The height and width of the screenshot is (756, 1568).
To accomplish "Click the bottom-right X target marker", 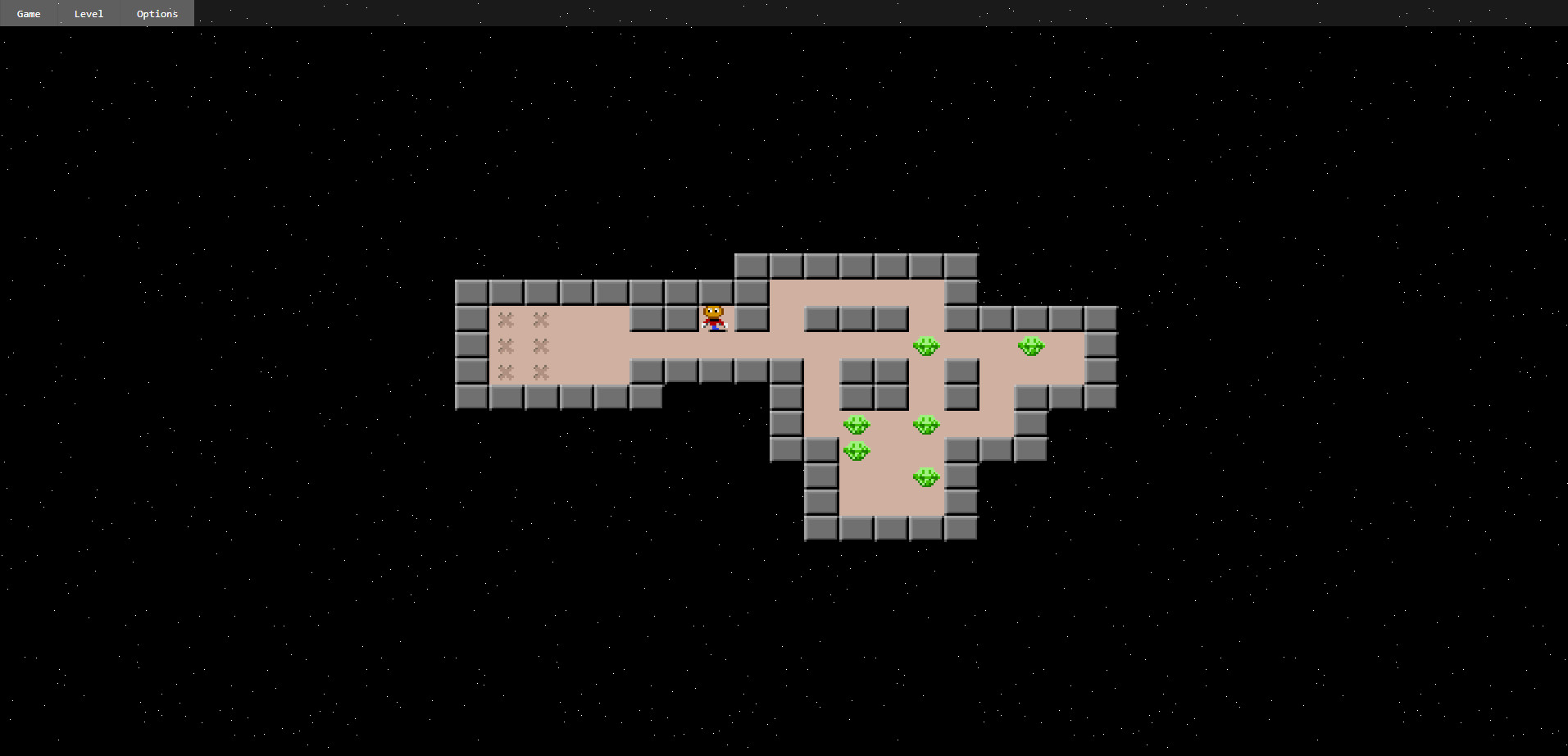I will pos(539,372).
